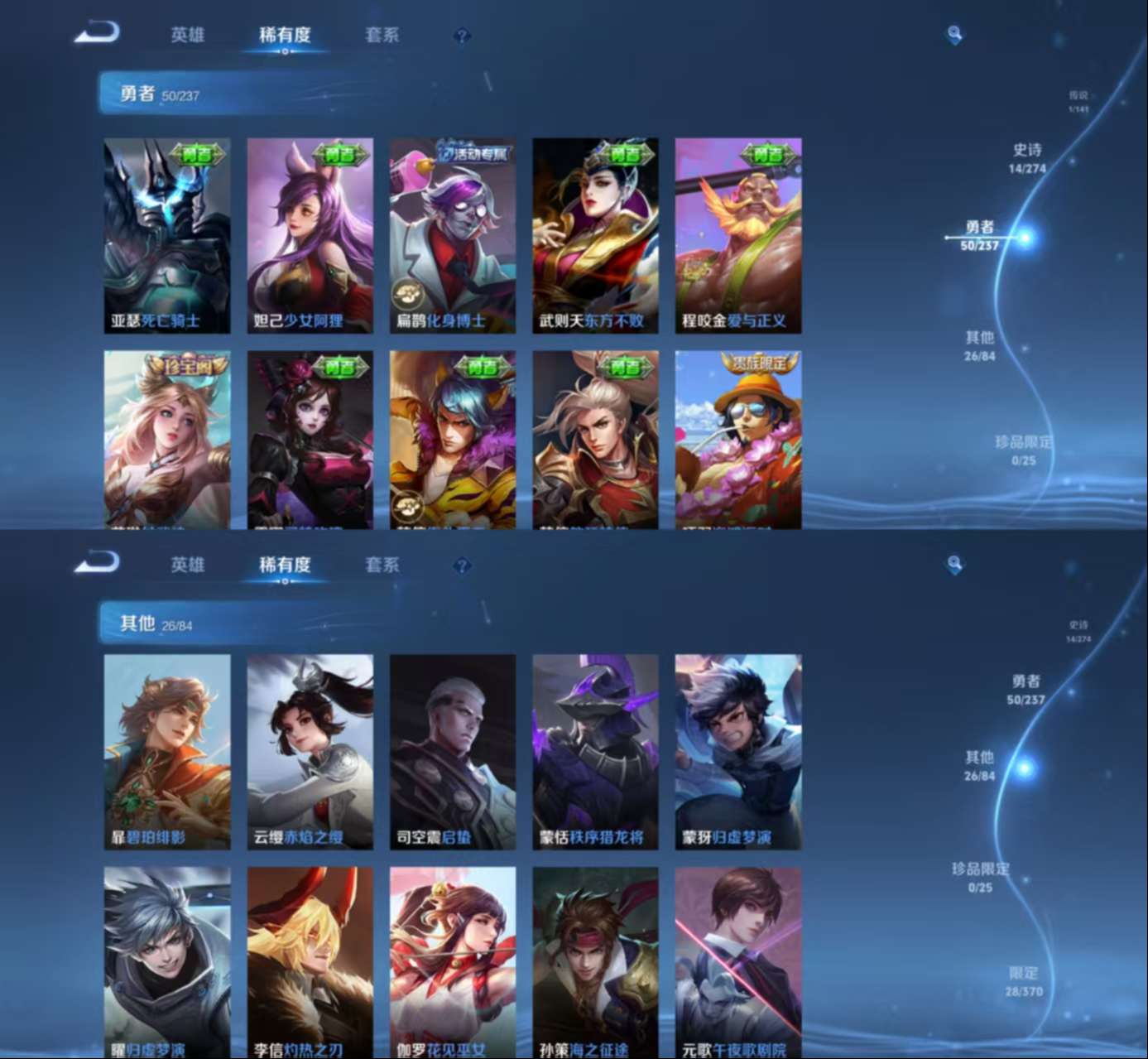Select 传说 1/141 at the timeline top
The height and width of the screenshot is (1059, 1148).
[x=1077, y=99]
